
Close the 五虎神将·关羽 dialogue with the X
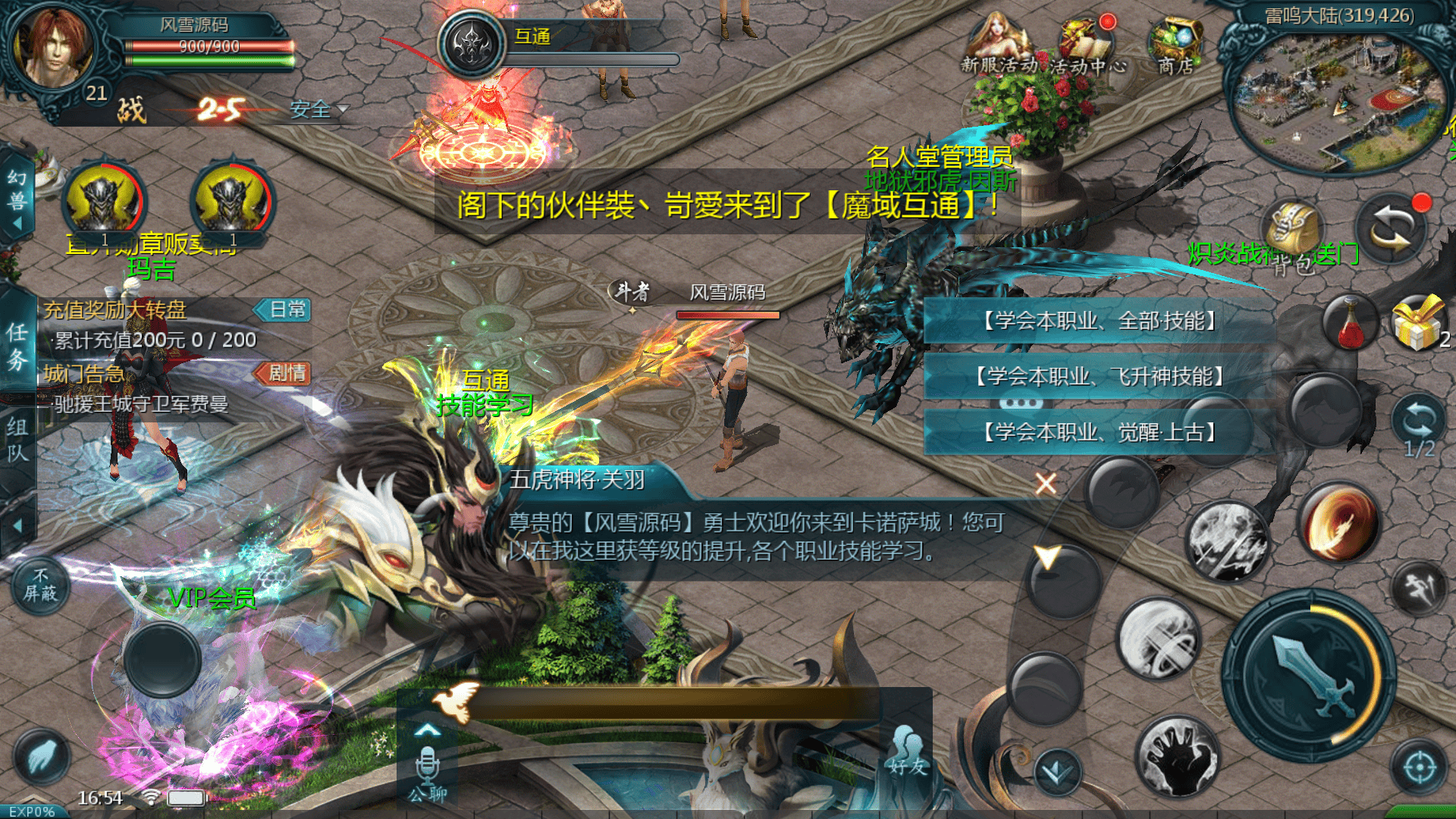pos(1046,484)
